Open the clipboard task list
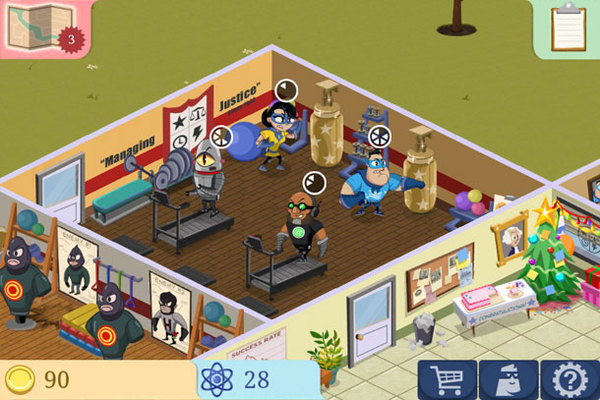The height and width of the screenshot is (400, 600). pyautogui.click(x=568, y=27)
